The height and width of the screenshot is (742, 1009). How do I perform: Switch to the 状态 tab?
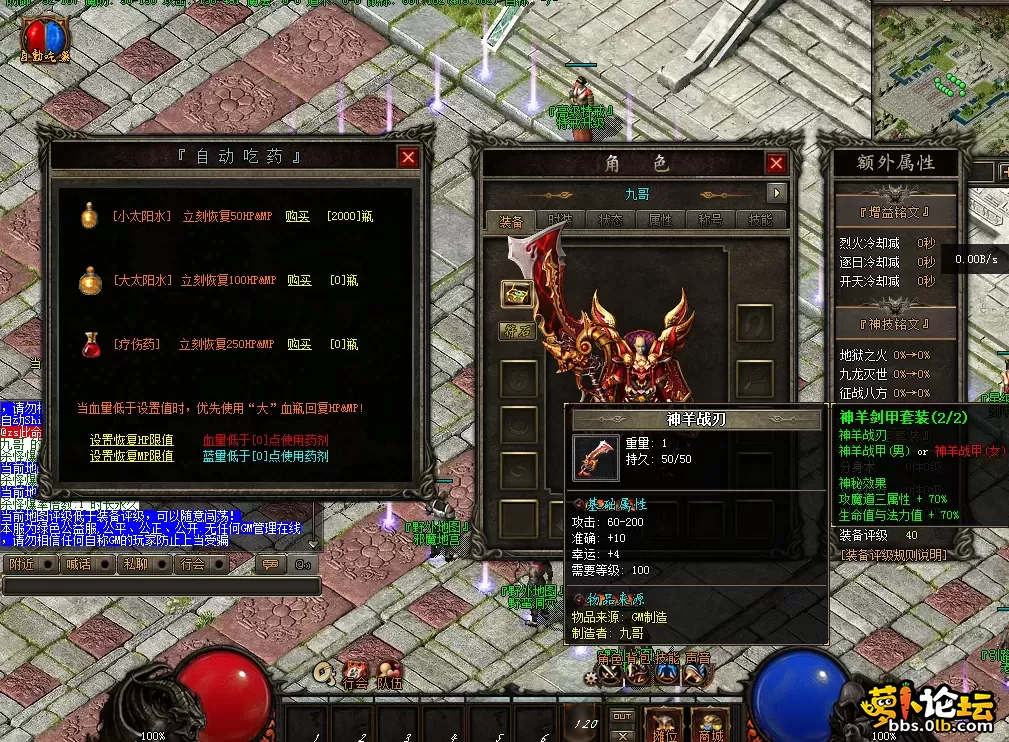[611, 221]
